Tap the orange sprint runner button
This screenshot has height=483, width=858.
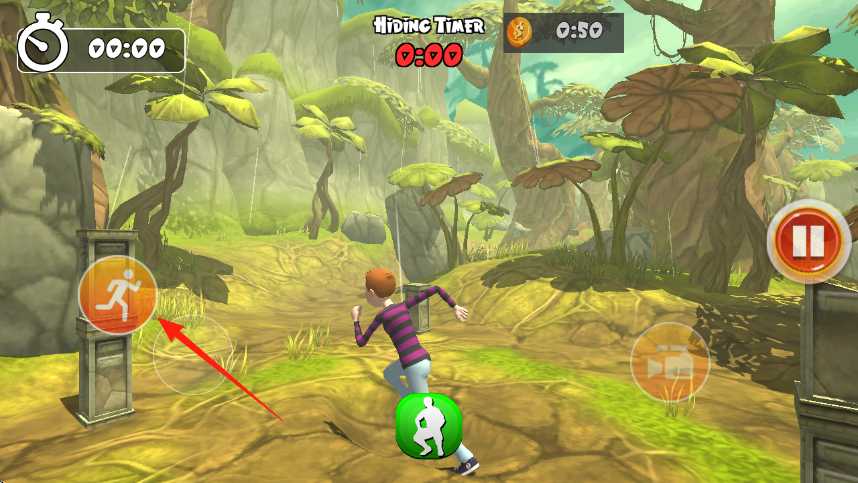pyautogui.click(x=117, y=294)
